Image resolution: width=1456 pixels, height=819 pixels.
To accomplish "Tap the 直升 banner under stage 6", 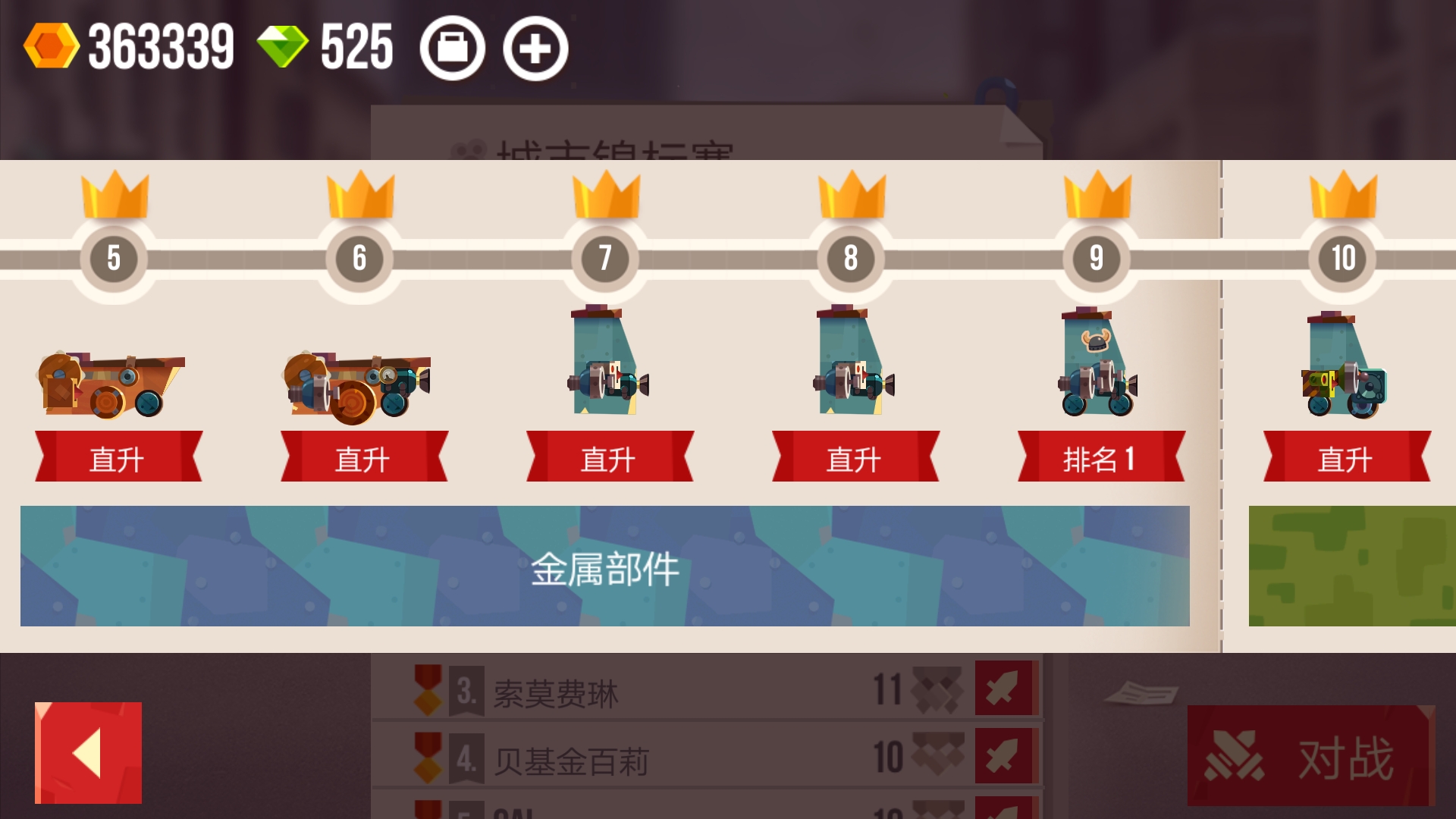I will (364, 457).
